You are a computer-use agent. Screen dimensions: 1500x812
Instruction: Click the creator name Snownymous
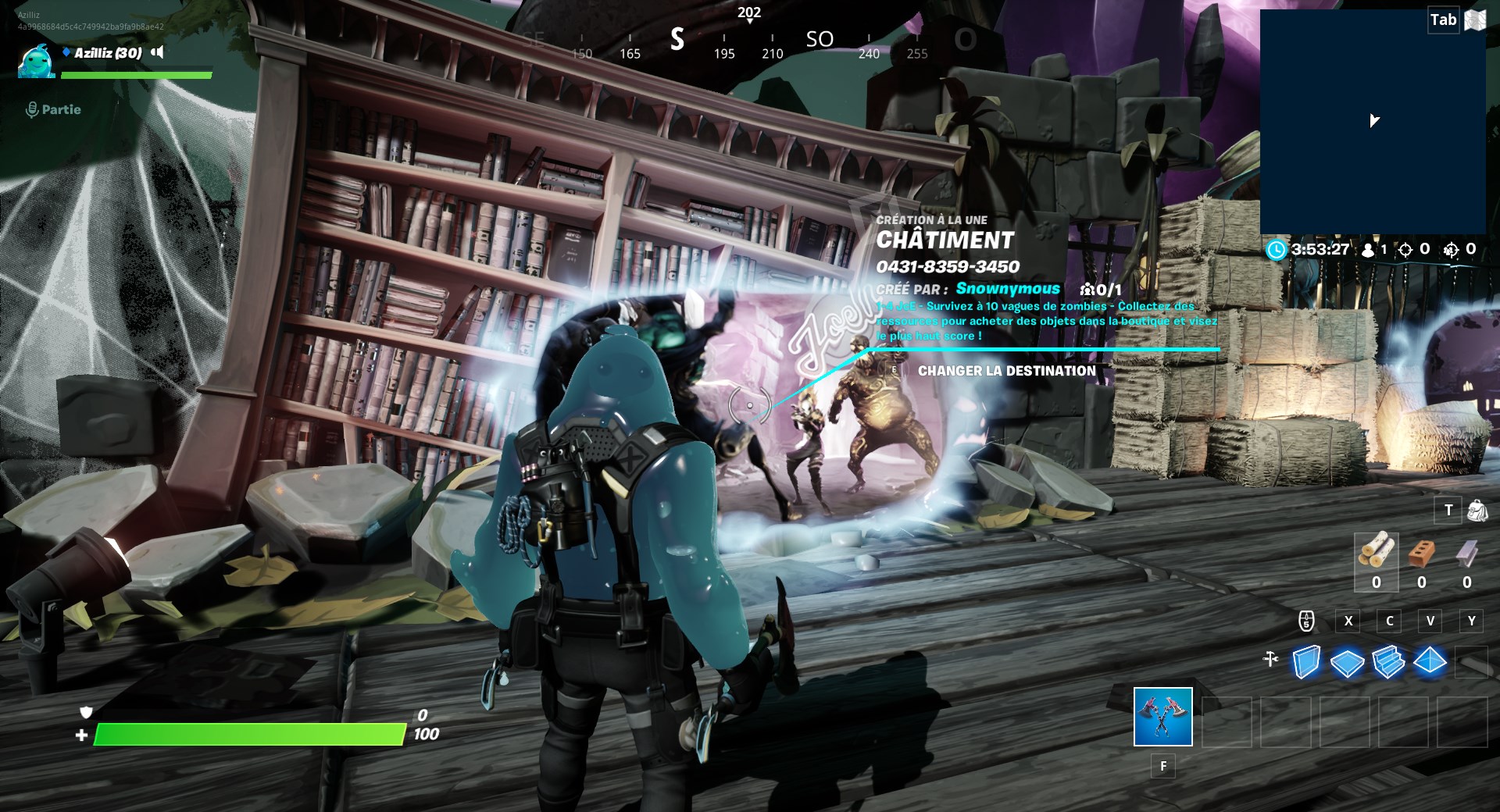tap(1008, 288)
